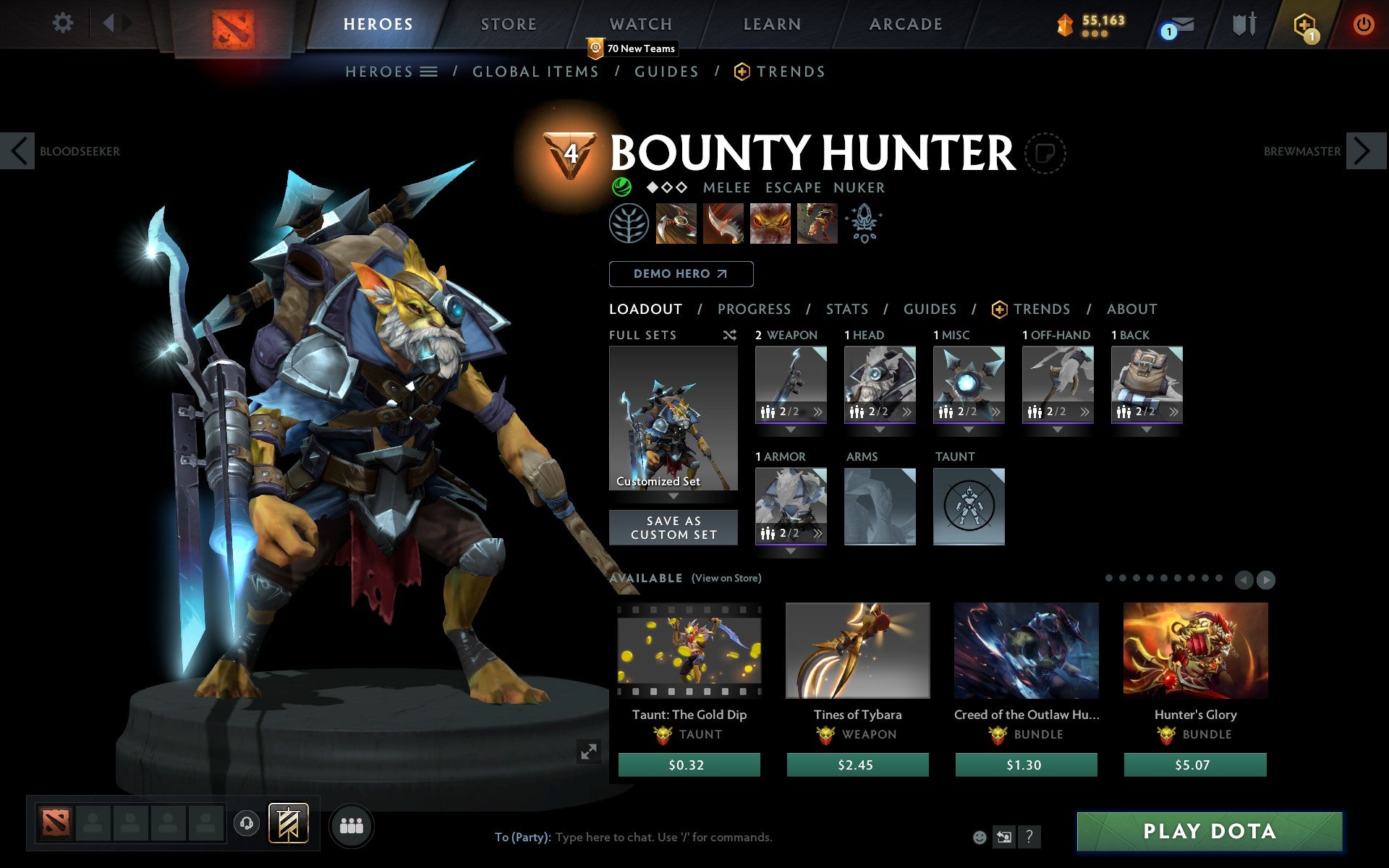Open the friends list icon

point(352,825)
